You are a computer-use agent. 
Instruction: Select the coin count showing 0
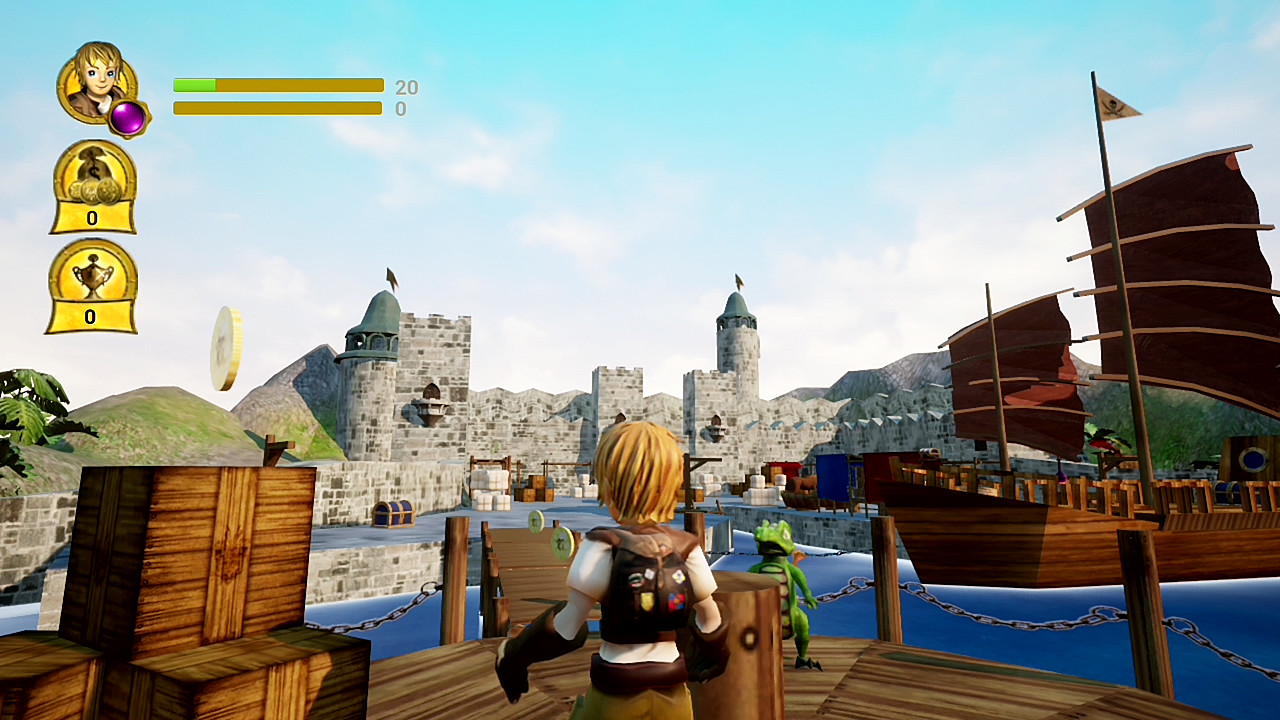(x=91, y=218)
